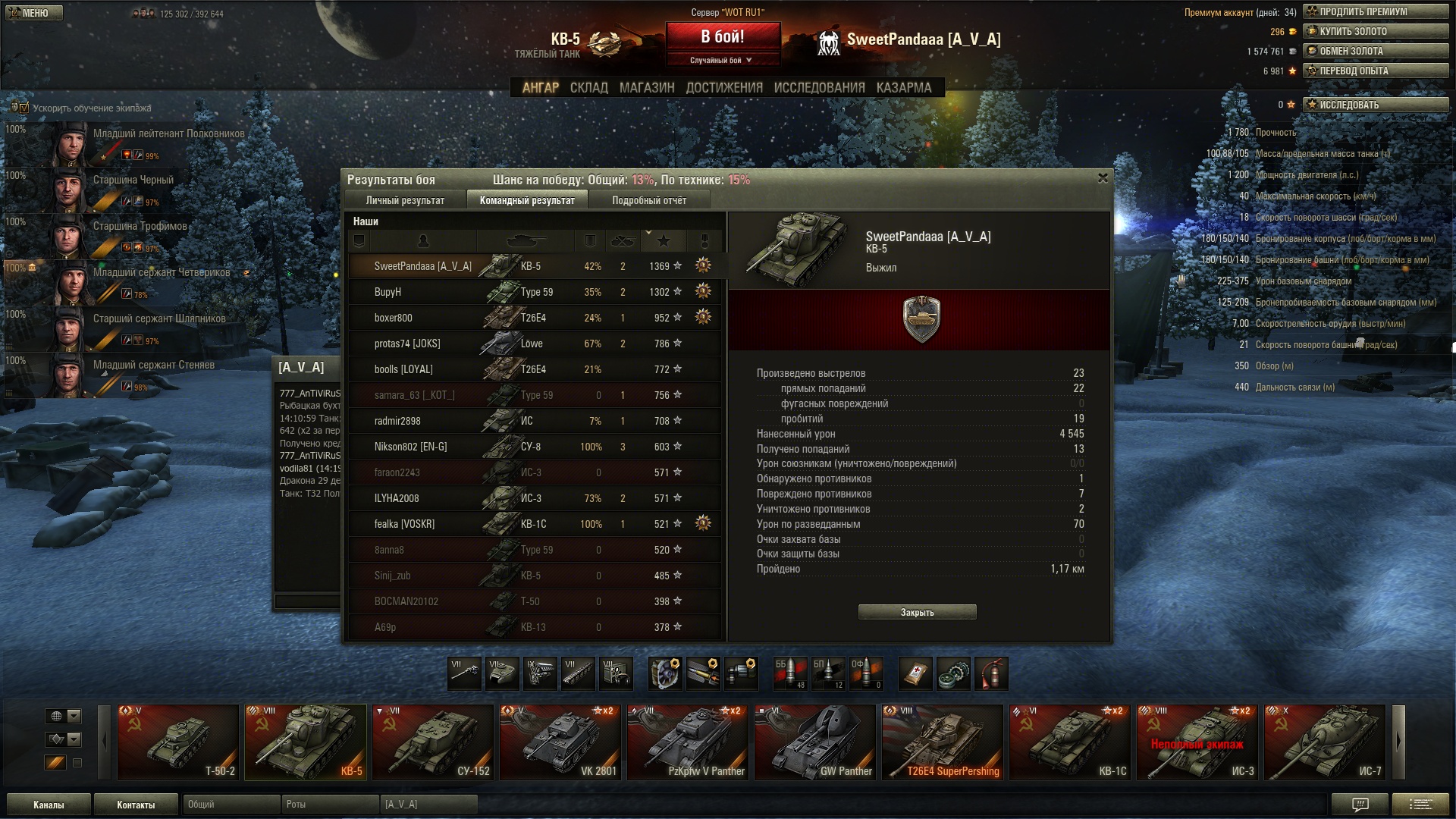Open the КАЗАРМА section

(903, 88)
